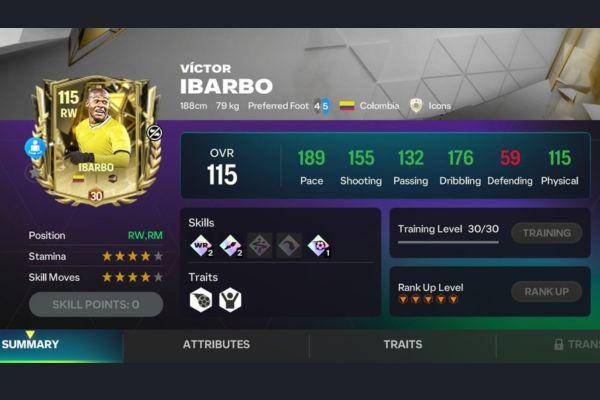The height and width of the screenshot is (400, 600).
Task: Click the blue player badge beside card
Action: click(35, 148)
